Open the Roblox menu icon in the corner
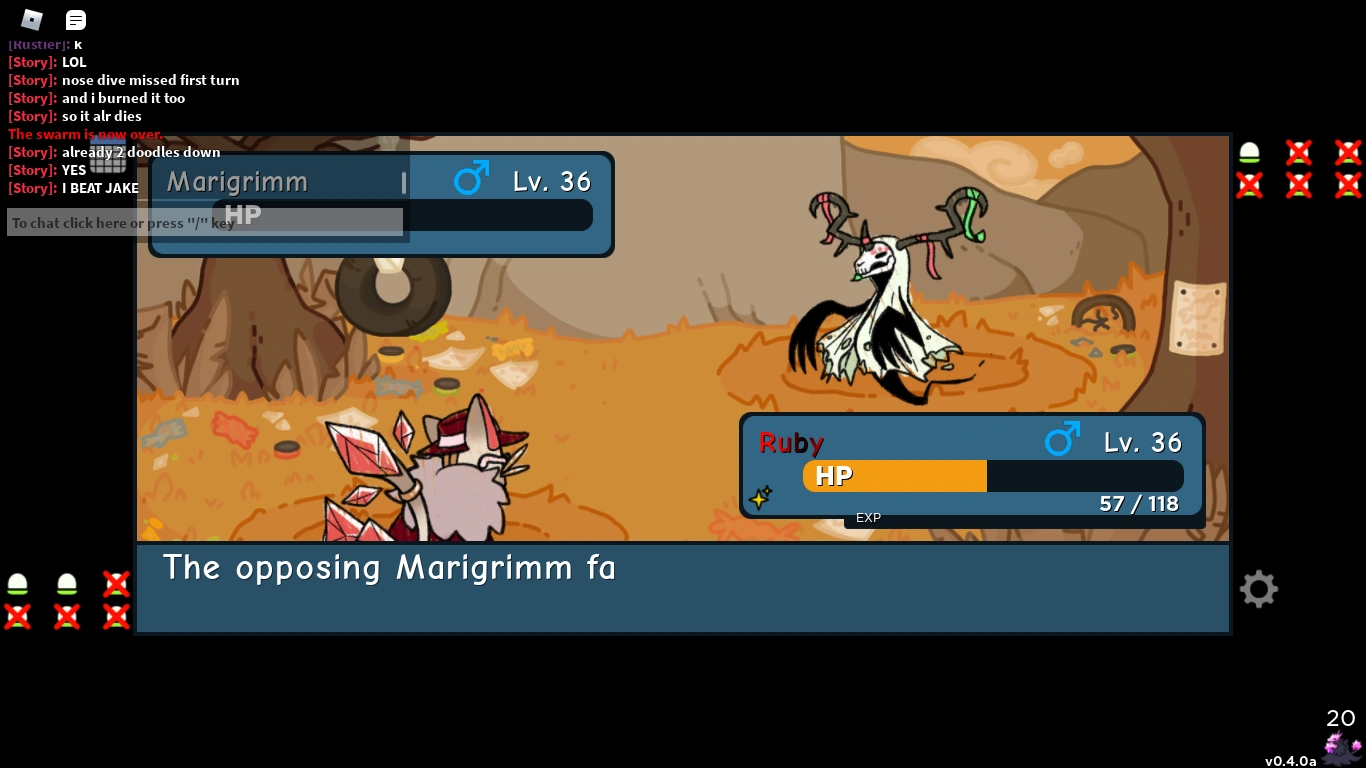The image size is (1366, 768). coord(30,19)
